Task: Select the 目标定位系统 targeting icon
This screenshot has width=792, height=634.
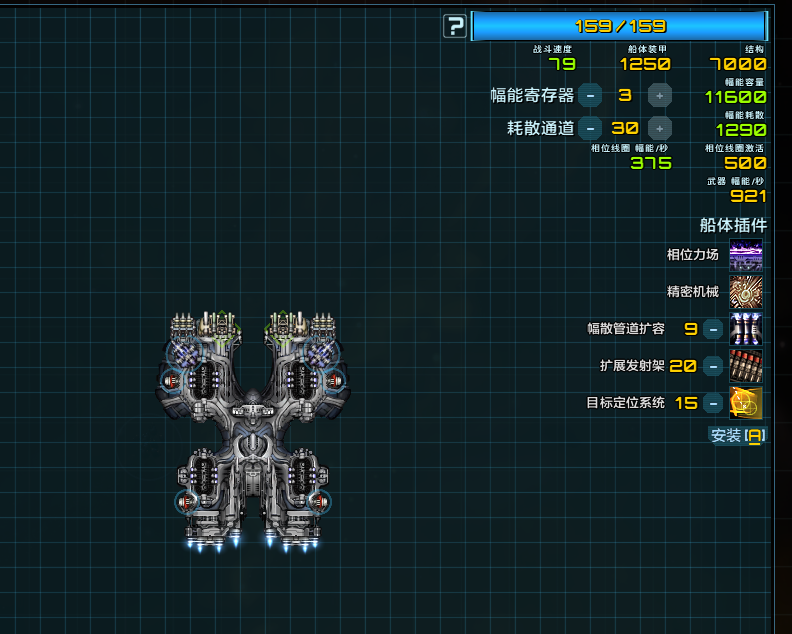Action: (745, 403)
